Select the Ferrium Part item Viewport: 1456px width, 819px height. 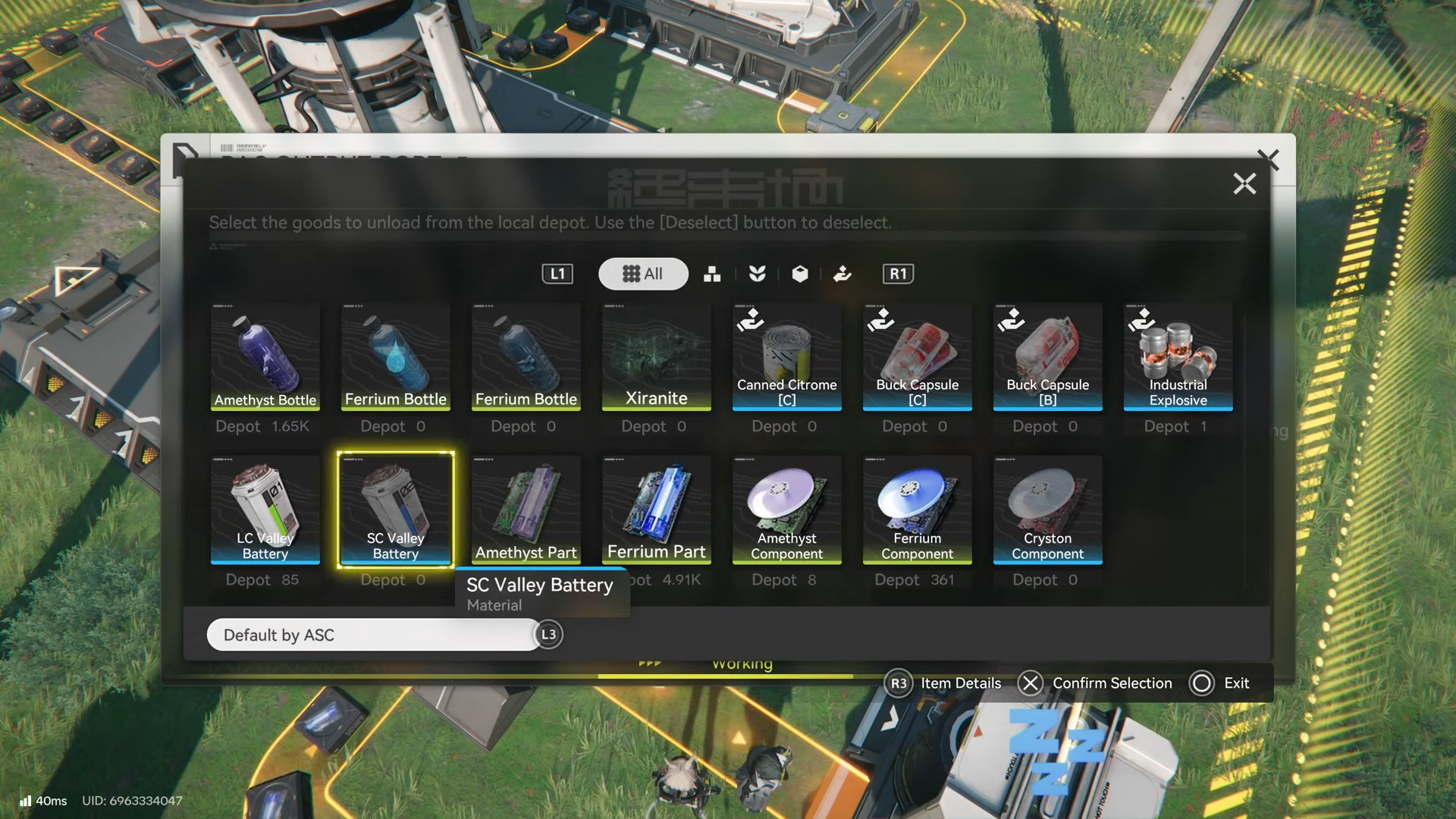click(656, 510)
